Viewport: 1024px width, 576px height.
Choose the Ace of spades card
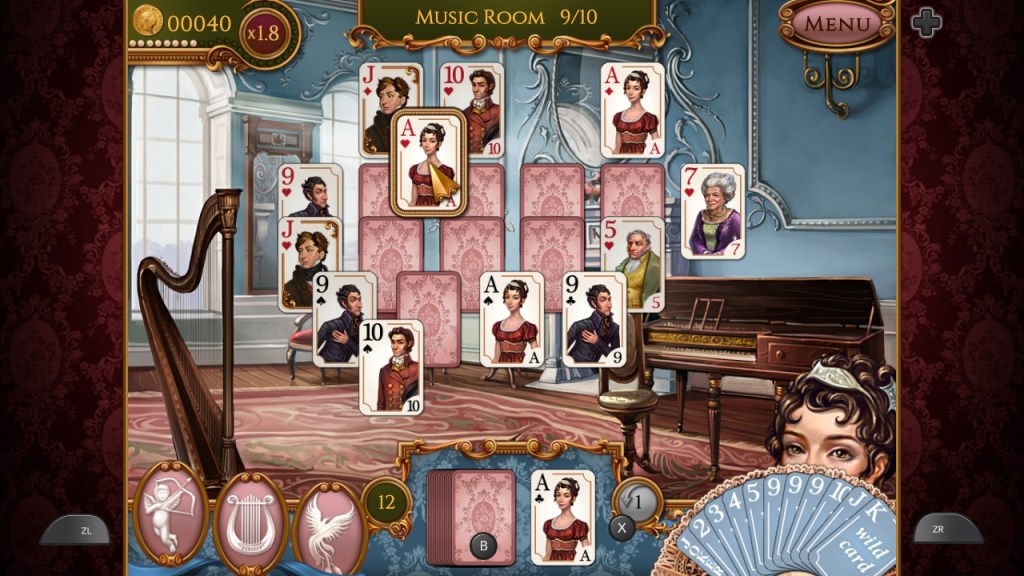512,318
